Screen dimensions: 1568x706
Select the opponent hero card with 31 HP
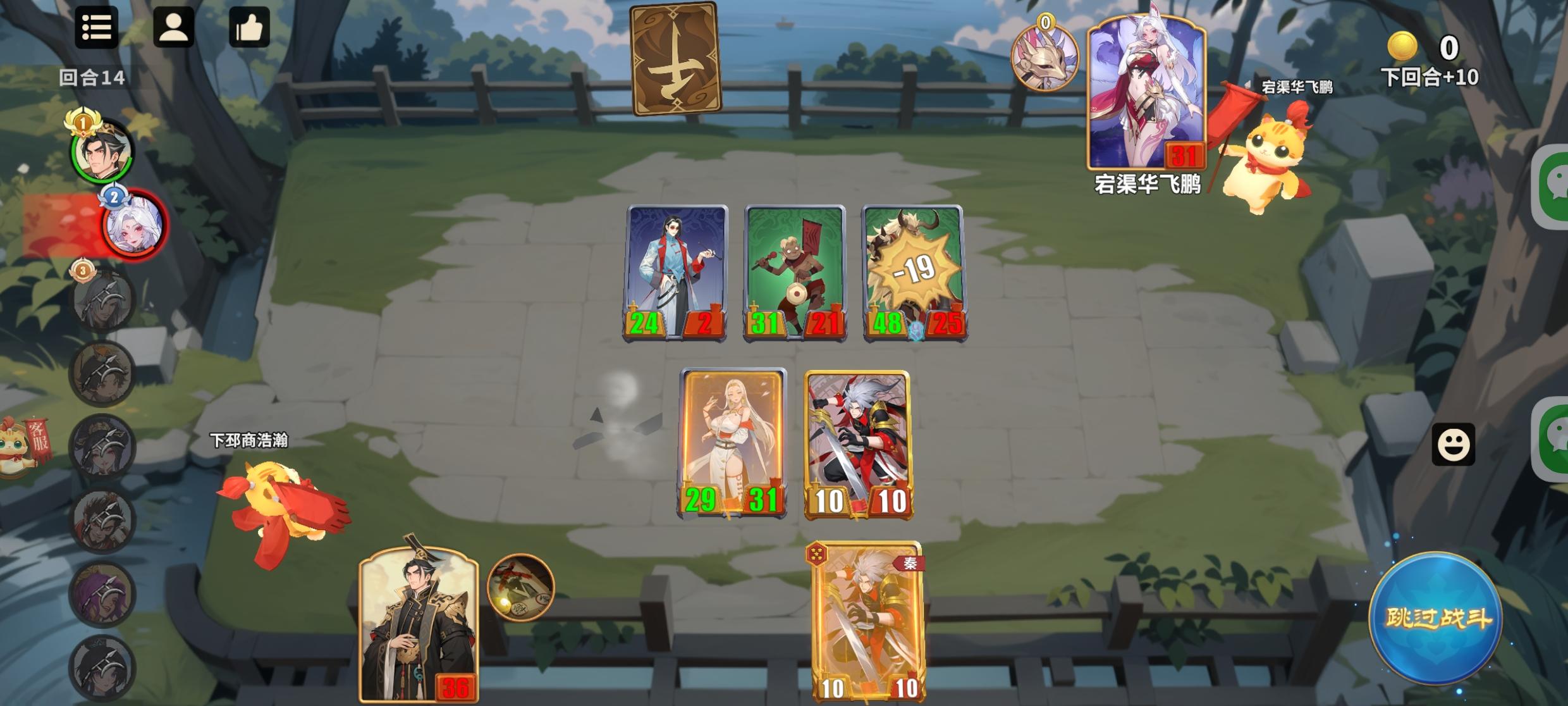(1144, 95)
